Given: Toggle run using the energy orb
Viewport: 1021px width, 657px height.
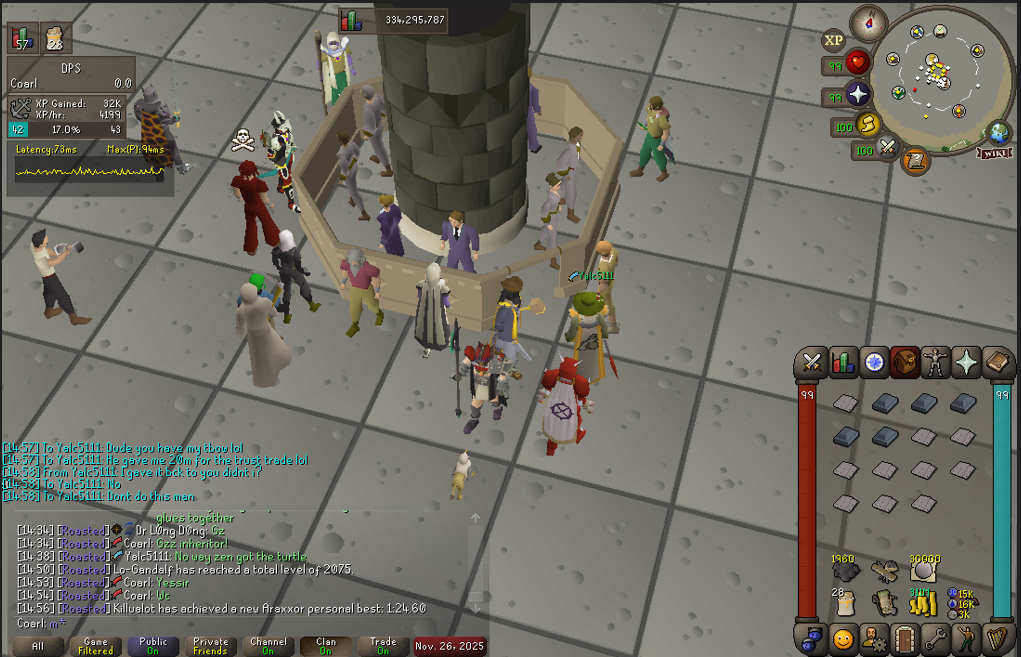Looking at the screenshot, I should [867, 126].
